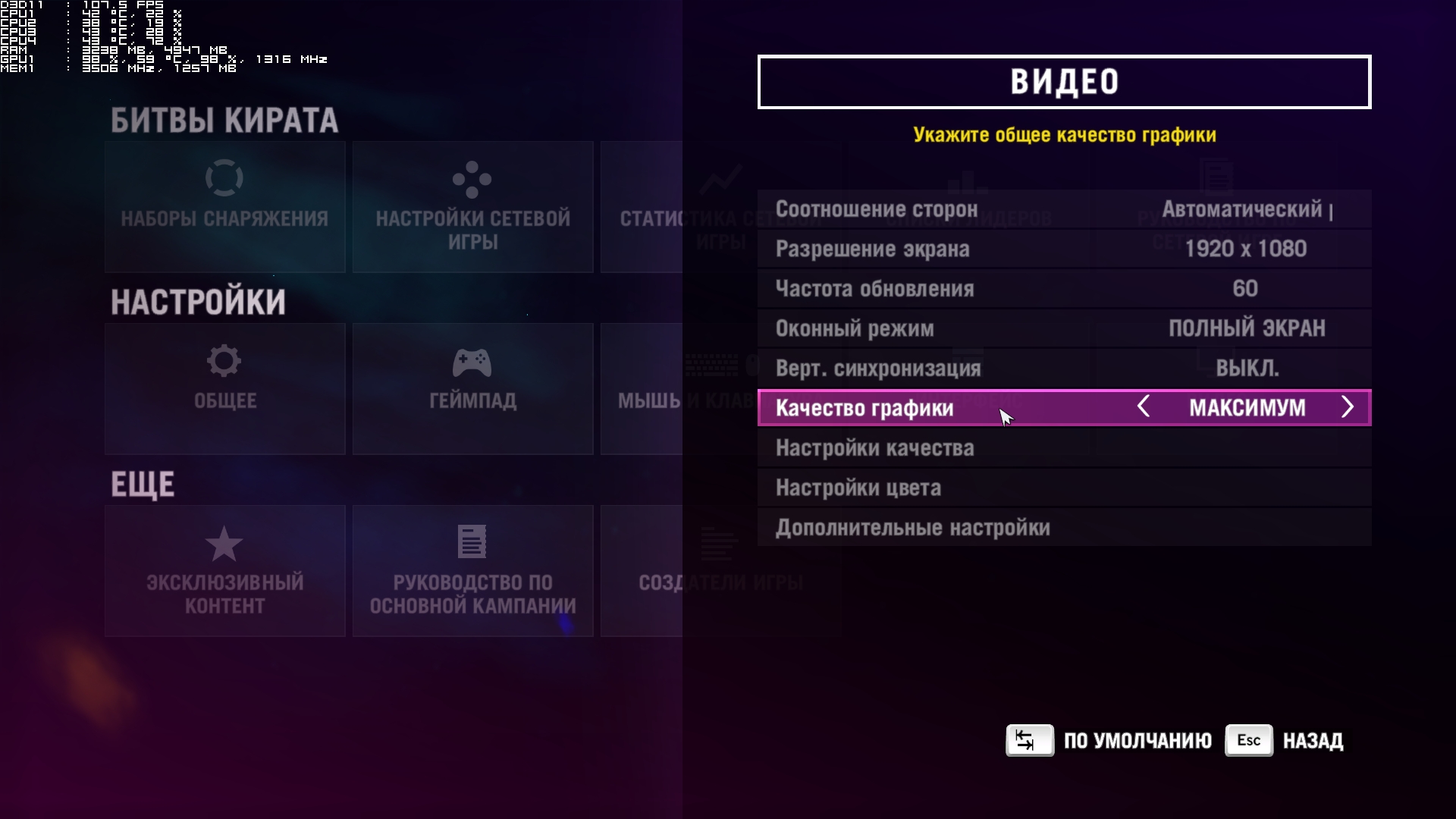The width and height of the screenshot is (1456, 819).
Task: Select the Соотношение сторон row
Action: (x=1063, y=209)
